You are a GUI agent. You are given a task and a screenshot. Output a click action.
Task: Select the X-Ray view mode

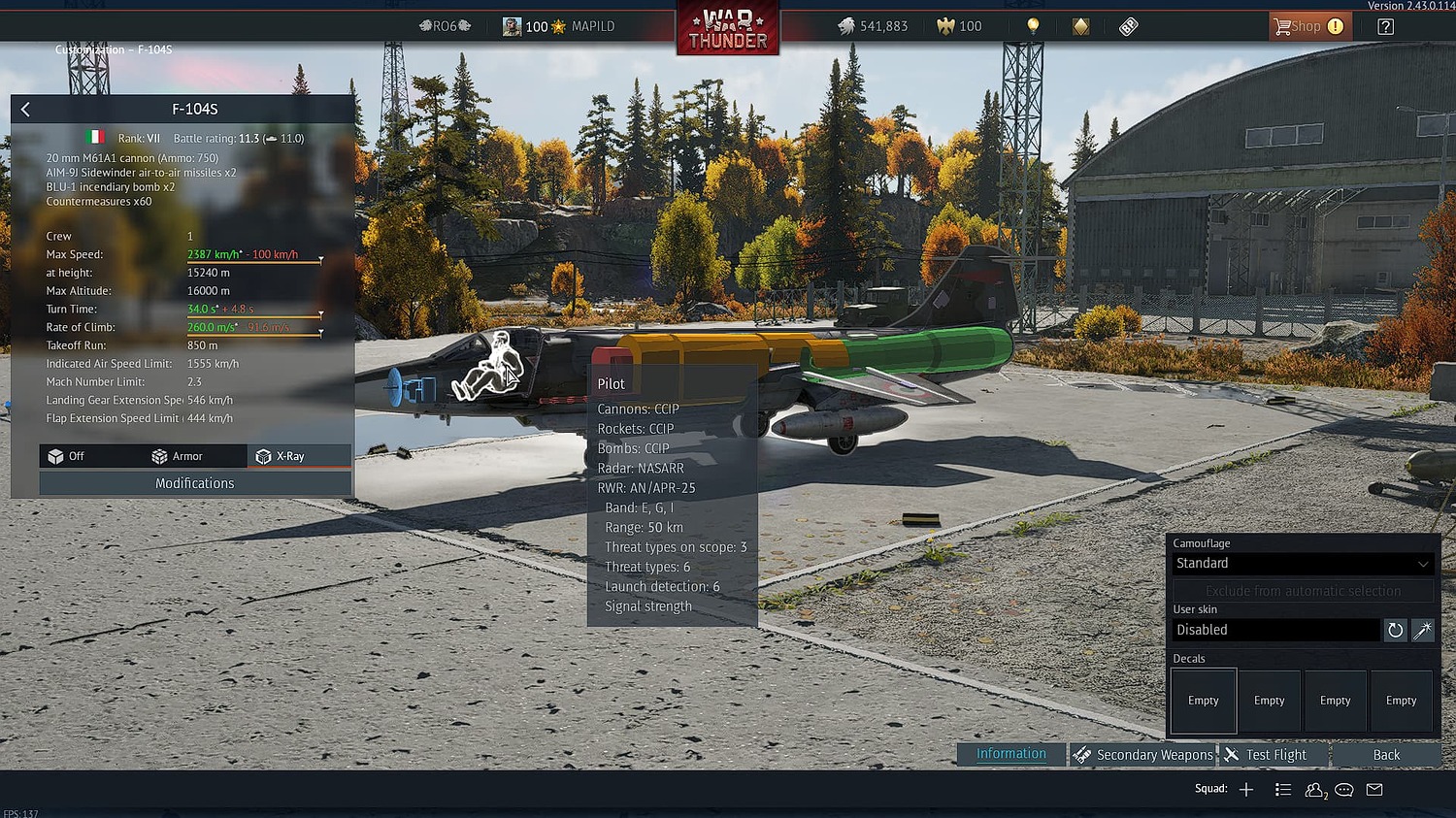[x=281, y=456]
